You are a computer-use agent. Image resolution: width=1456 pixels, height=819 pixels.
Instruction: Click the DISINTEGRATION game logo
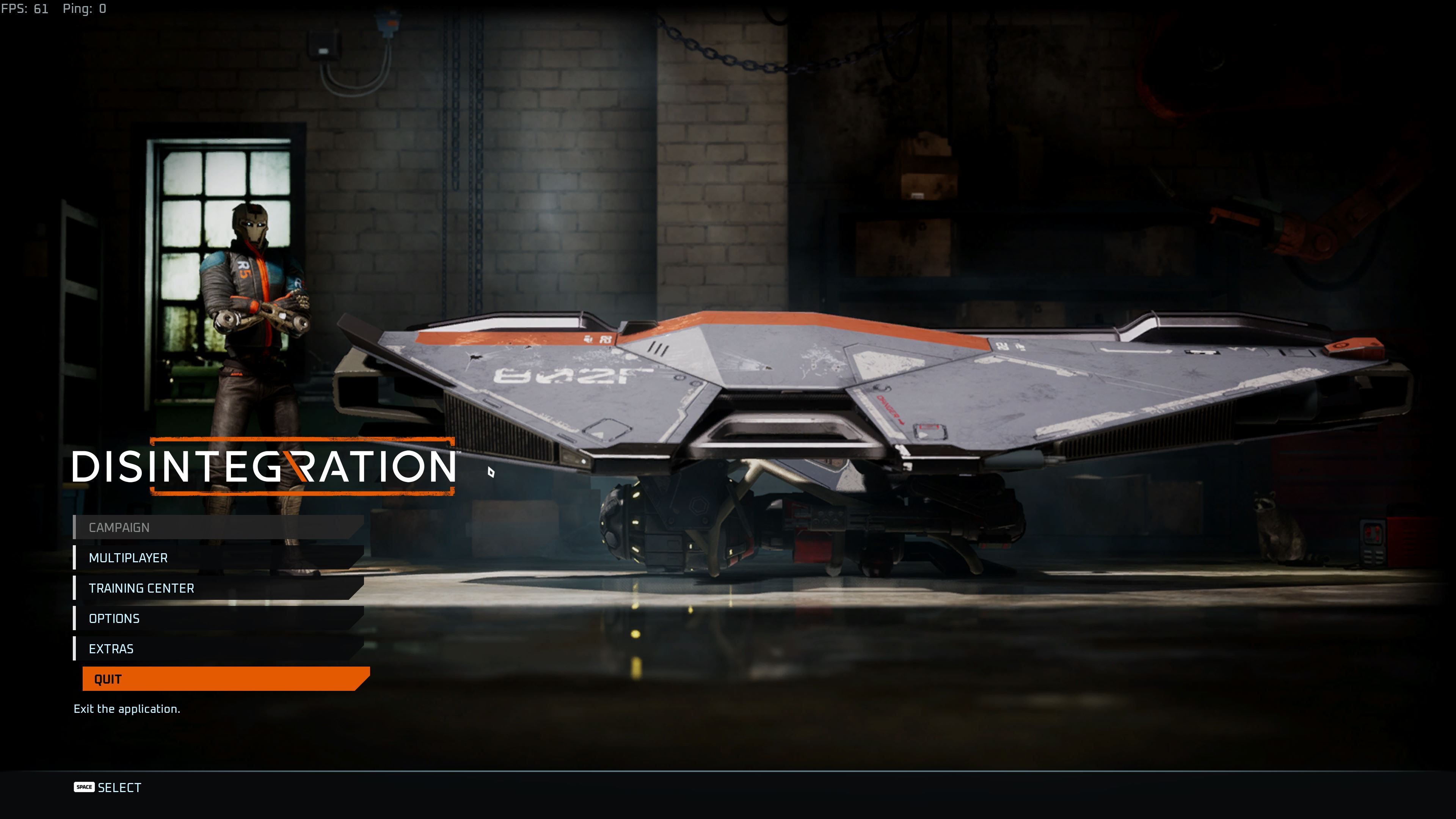click(x=265, y=468)
